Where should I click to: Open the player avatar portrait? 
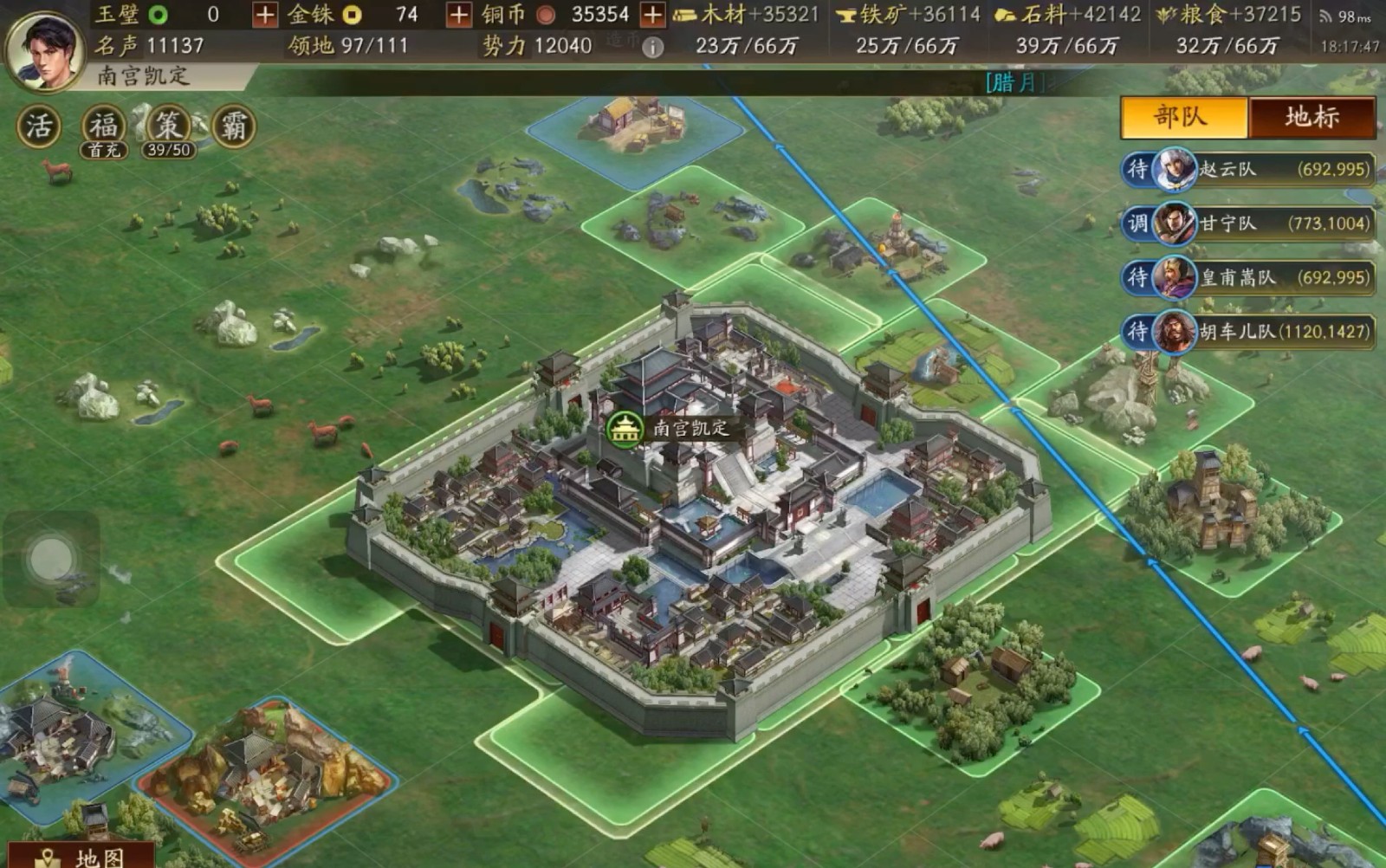[45, 49]
